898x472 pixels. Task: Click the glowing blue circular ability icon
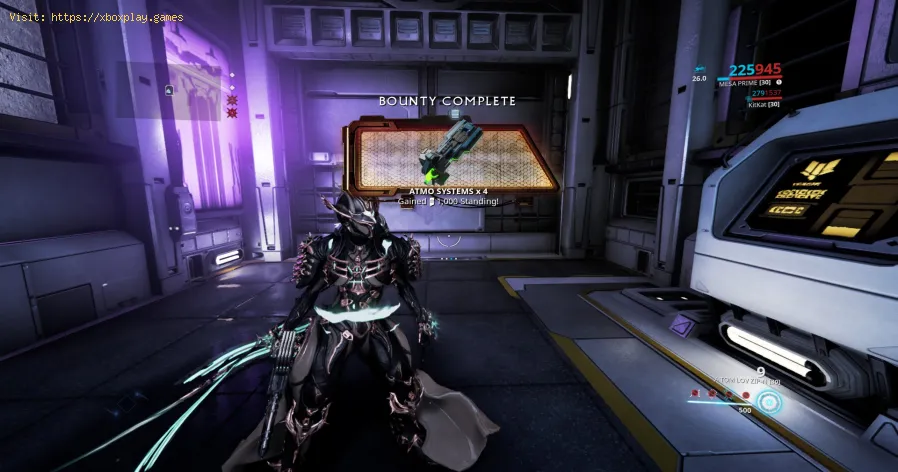[x=768, y=402]
